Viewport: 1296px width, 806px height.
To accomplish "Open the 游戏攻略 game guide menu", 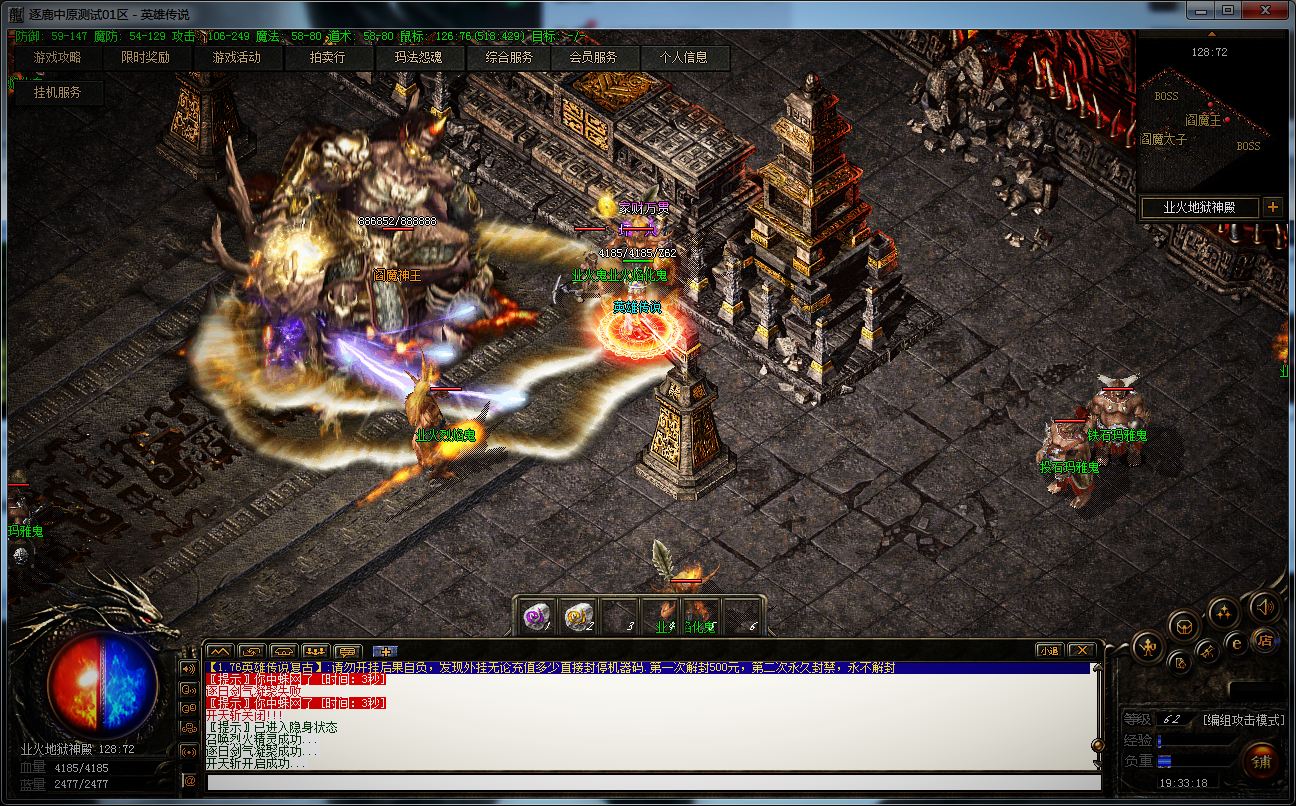I will click(x=58, y=58).
